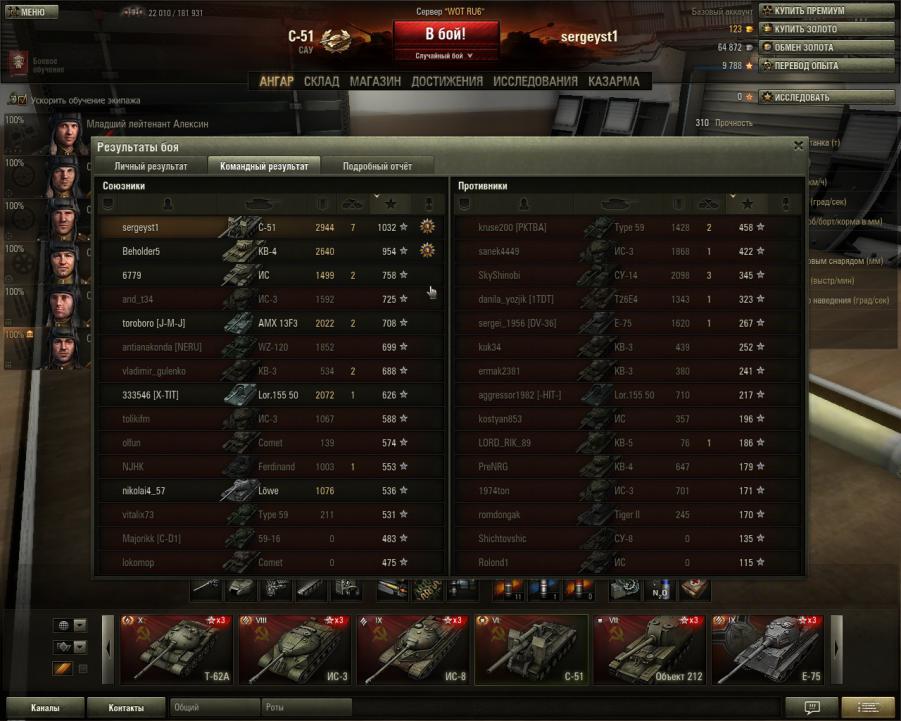The image size is (901, 721).
Task: Start battle with the В бой! button
Action: point(446,33)
